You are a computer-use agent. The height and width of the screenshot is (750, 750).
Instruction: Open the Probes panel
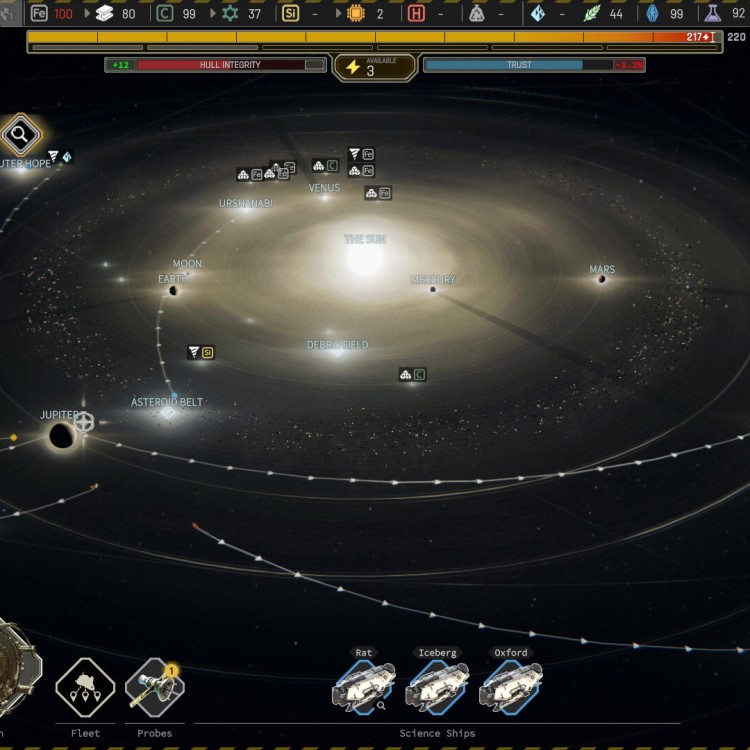coord(155,688)
